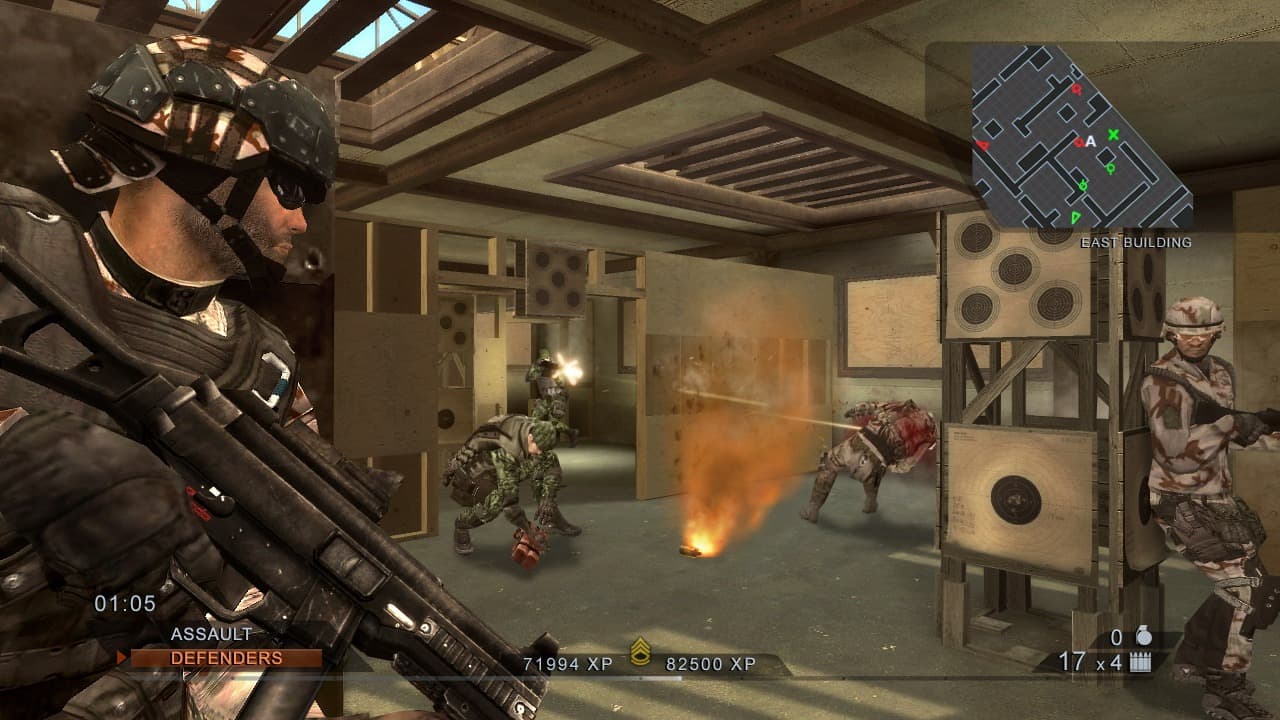
Task: Click the 17 ammo count readout
Action: 1072,661
